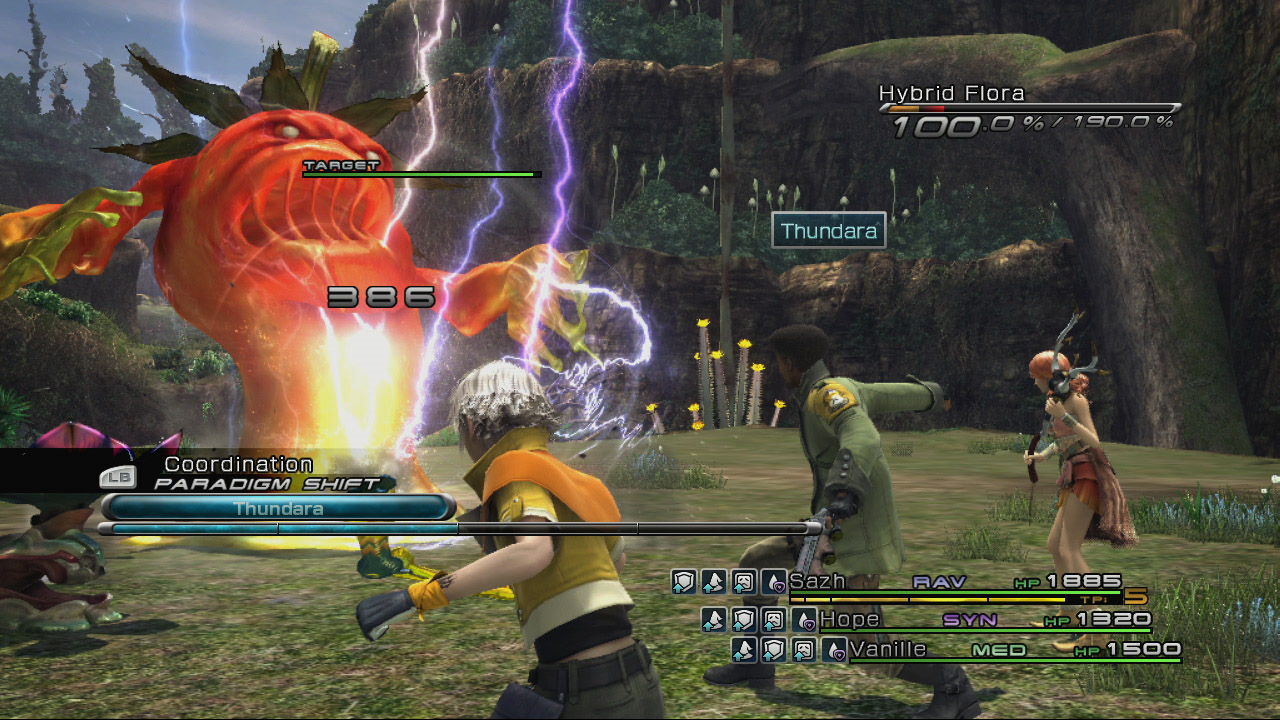1280x720 pixels.
Task: Inspect Hope's water-drop barrier status icon
Action: point(804,621)
